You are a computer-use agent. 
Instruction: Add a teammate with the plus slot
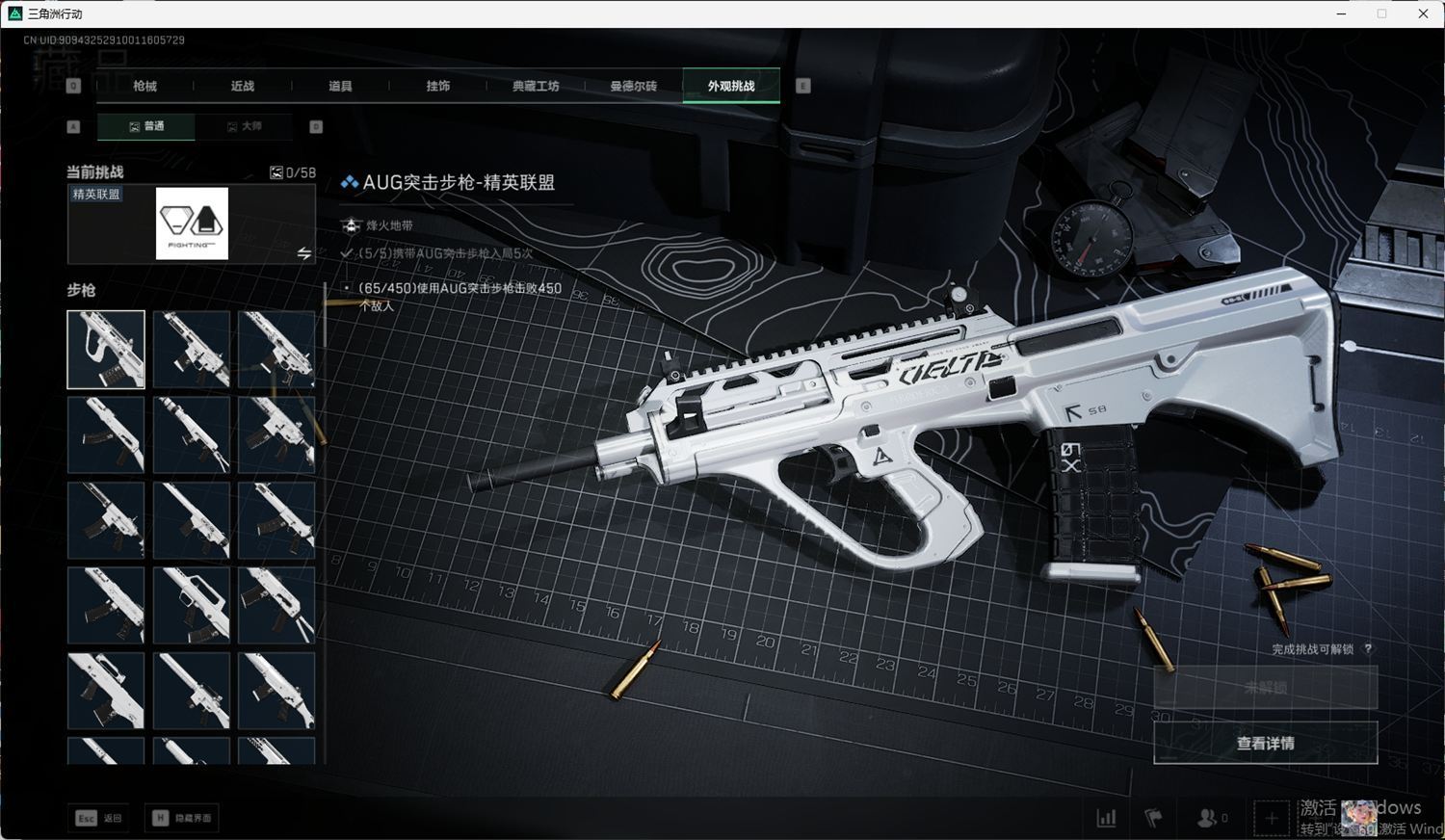(1271, 818)
